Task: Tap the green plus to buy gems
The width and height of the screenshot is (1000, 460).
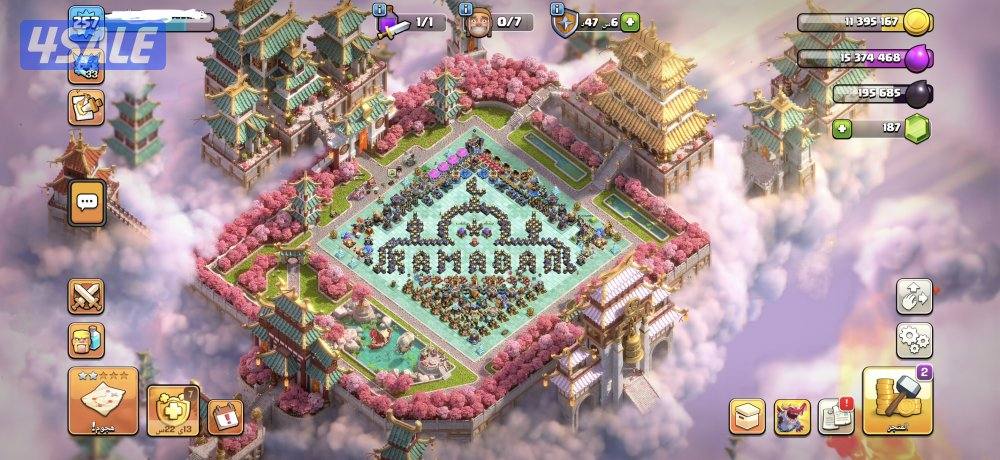Action: 842,129
